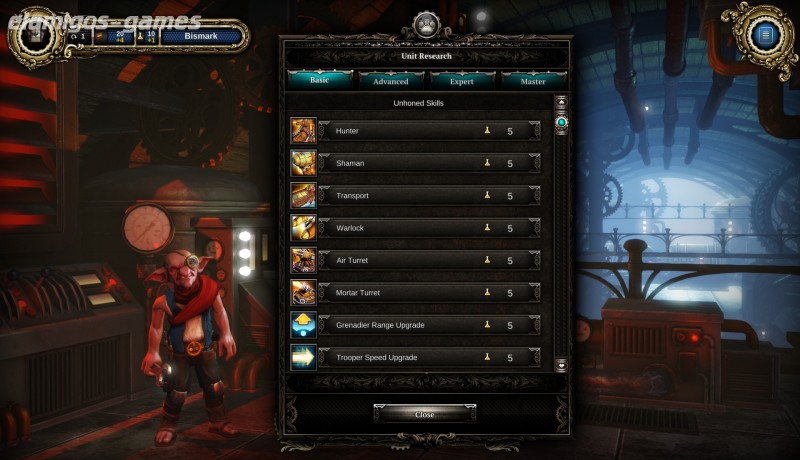Switch to the Basic research tab
Image resolution: width=800 pixels, height=460 pixels.
[319, 81]
